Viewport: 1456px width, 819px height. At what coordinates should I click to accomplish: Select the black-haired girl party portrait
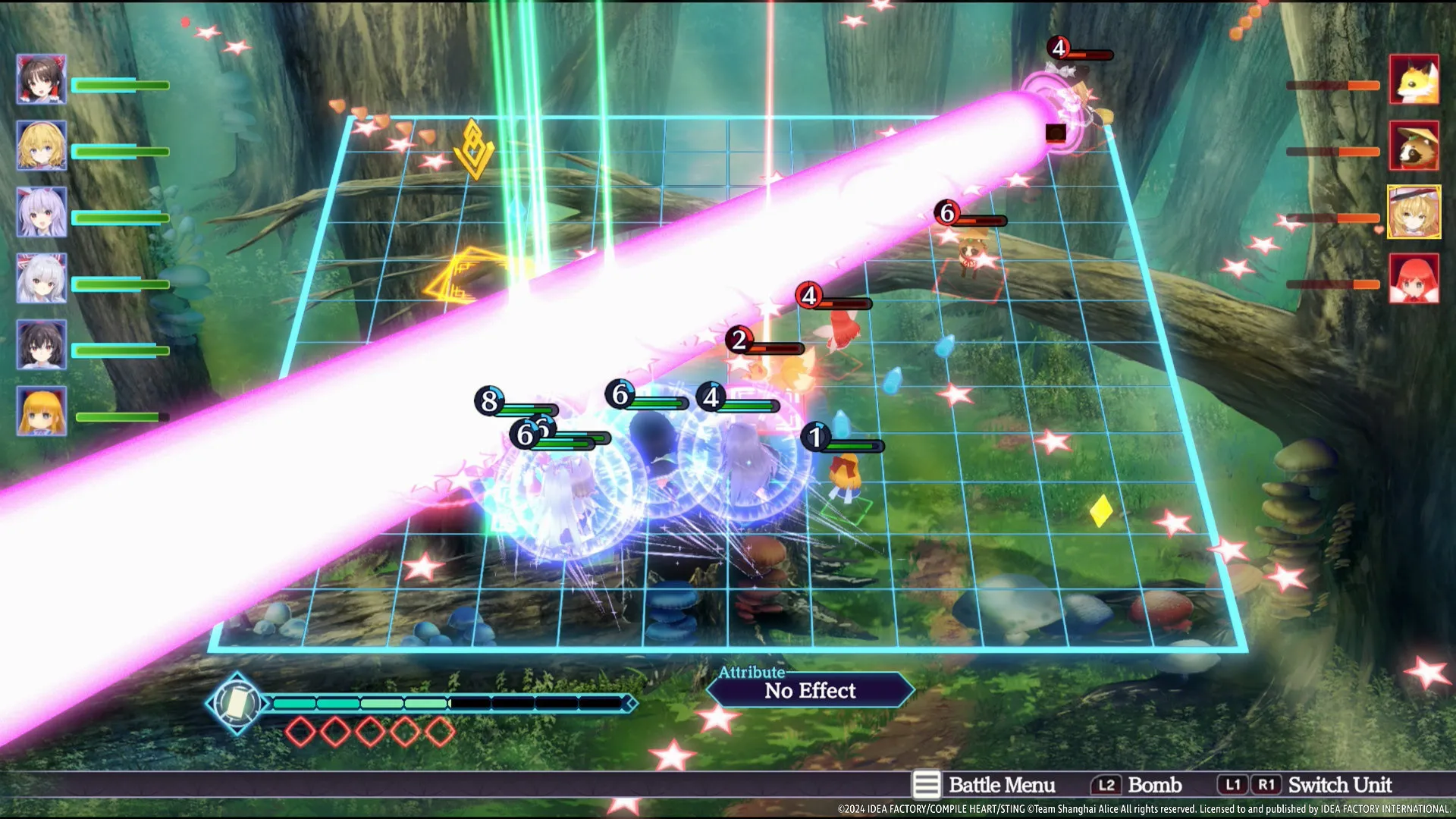[42, 344]
